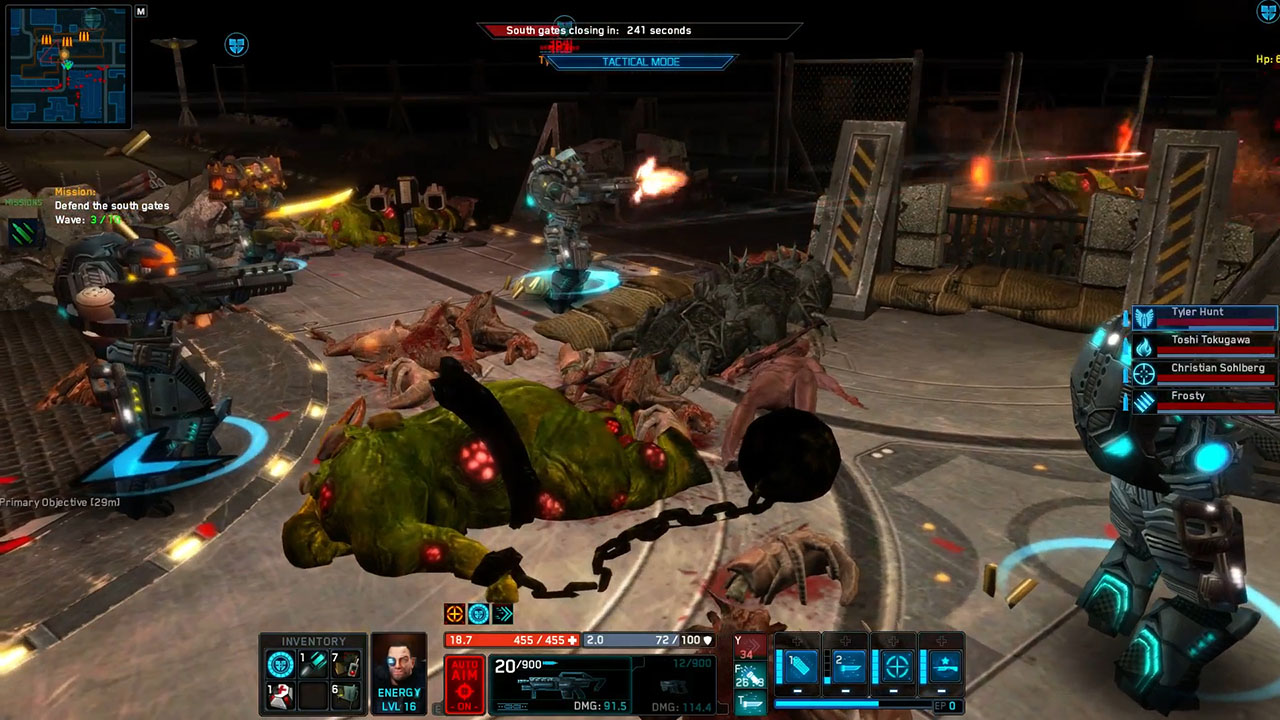Click the M map toggle button

click(141, 12)
